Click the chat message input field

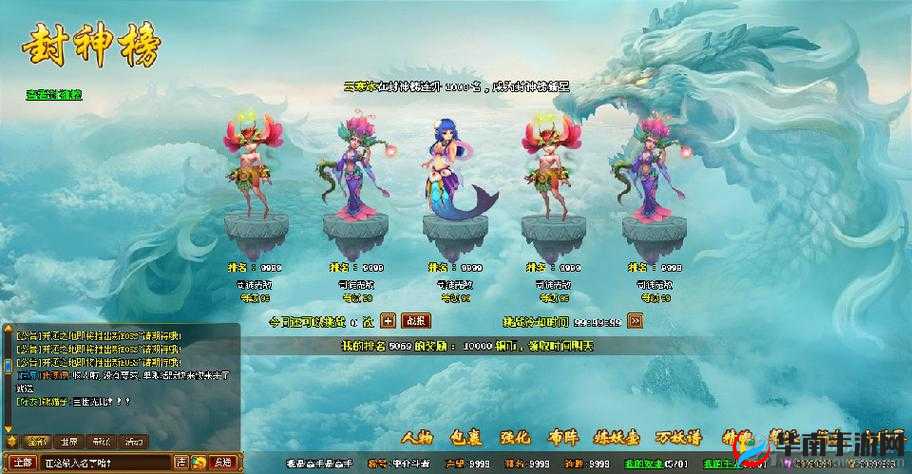pos(105,462)
